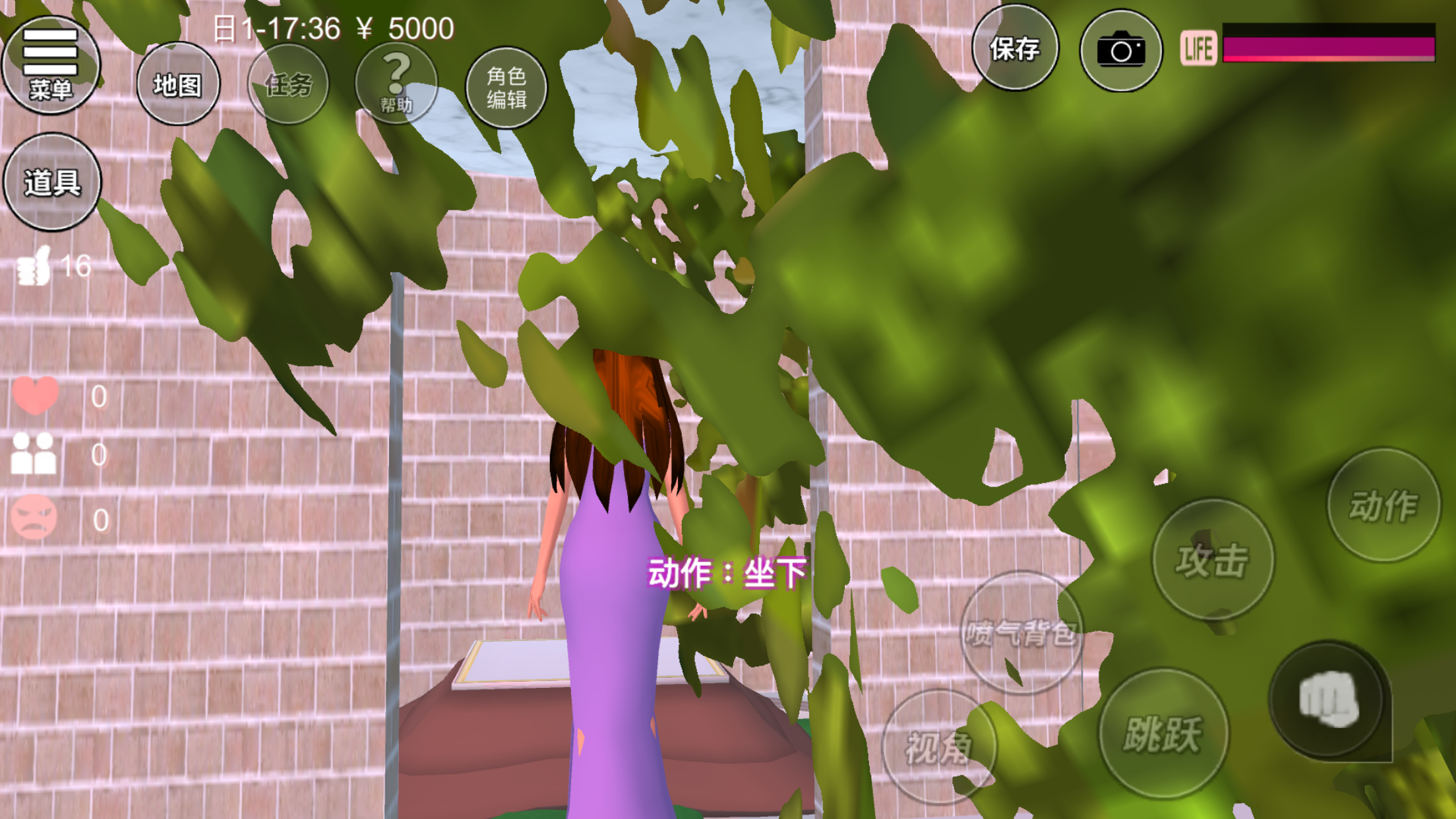Image resolution: width=1456 pixels, height=819 pixels.
Task: Switch the 视角 camera view
Action: click(x=938, y=747)
